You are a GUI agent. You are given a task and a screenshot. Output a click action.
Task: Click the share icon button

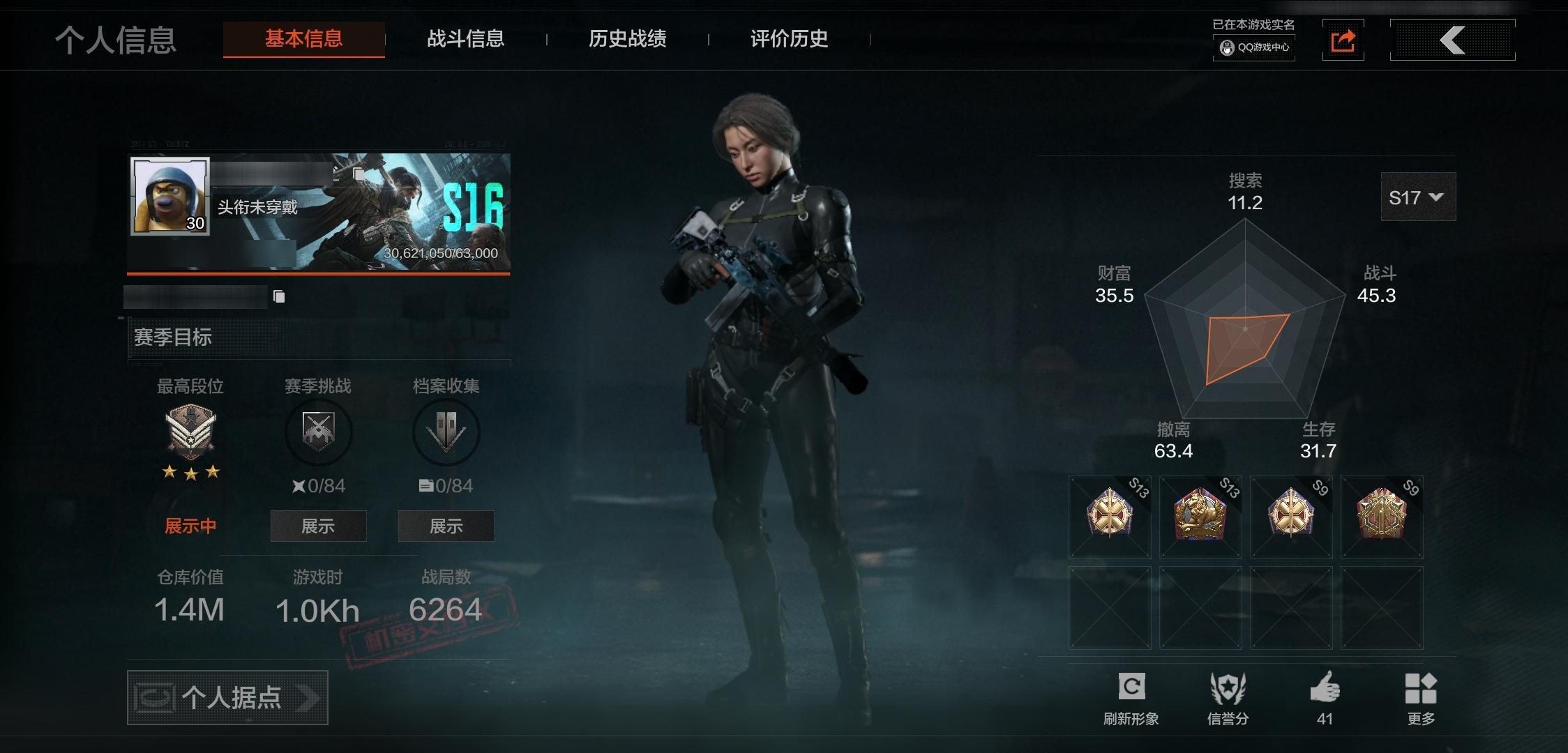point(1343,40)
